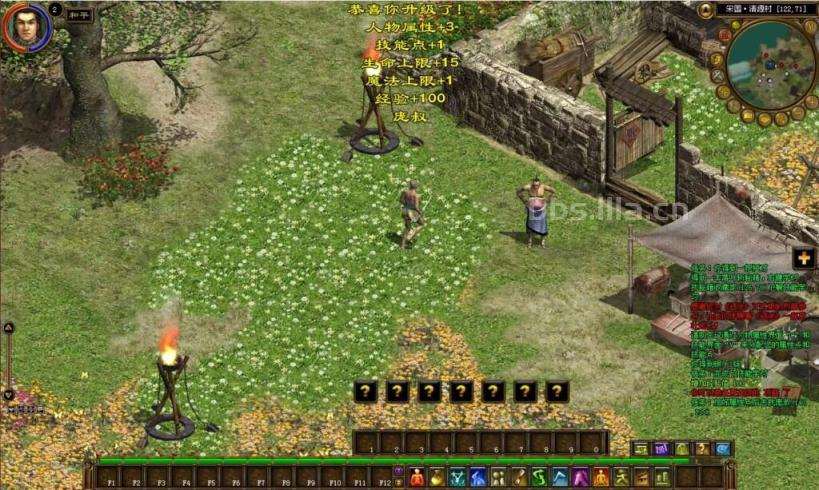The width and height of the screenshot is (819, 490).
Task: Open the red figure character icon
Action: (x=417, y=476)
